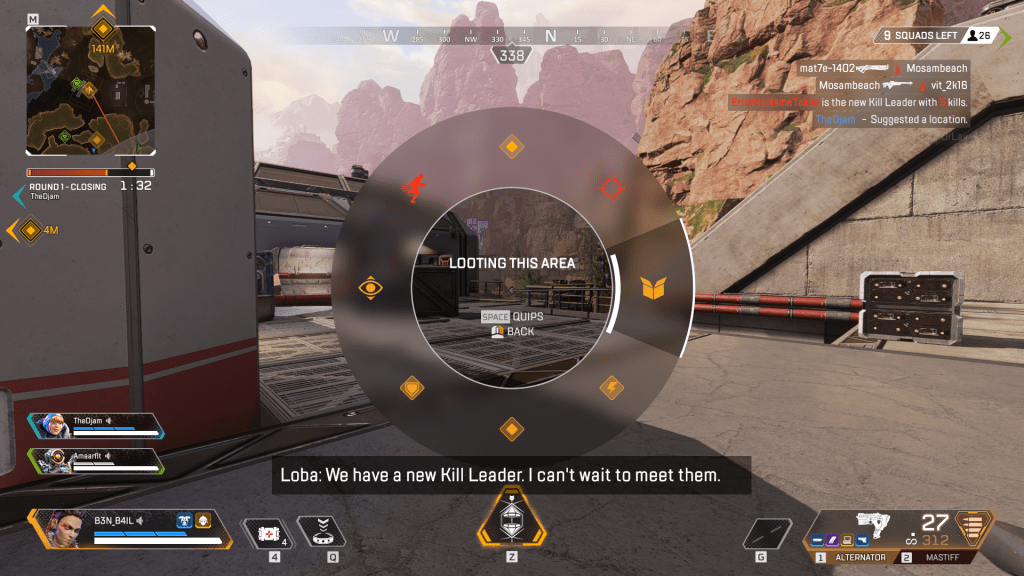Click teammate Amaarfit's status card
The image size is (1024, 576).
[97, 460]
